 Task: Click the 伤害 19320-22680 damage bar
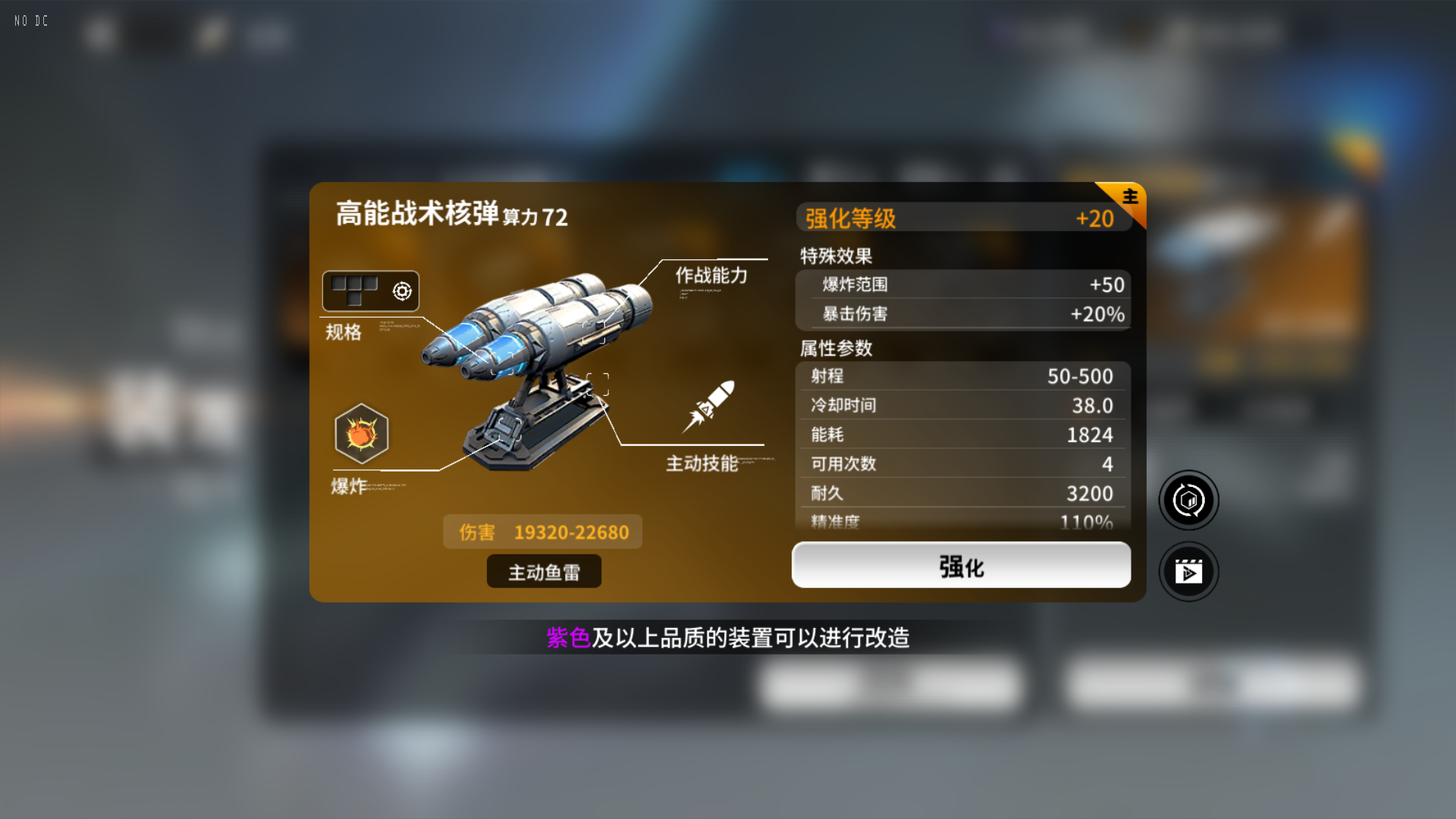click(x=542, y=532)
